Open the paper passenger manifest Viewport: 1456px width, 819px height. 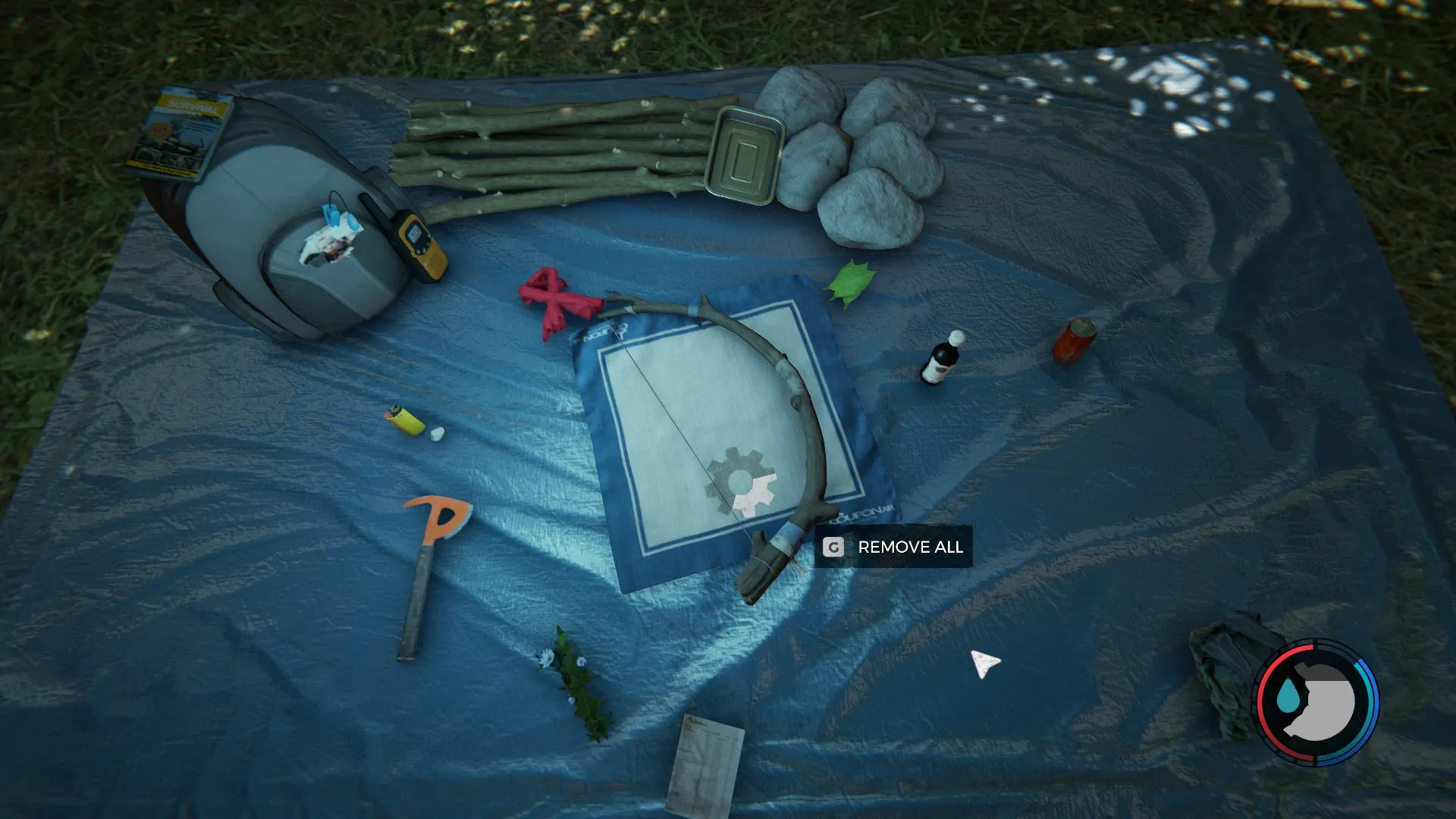coord(704,764)
